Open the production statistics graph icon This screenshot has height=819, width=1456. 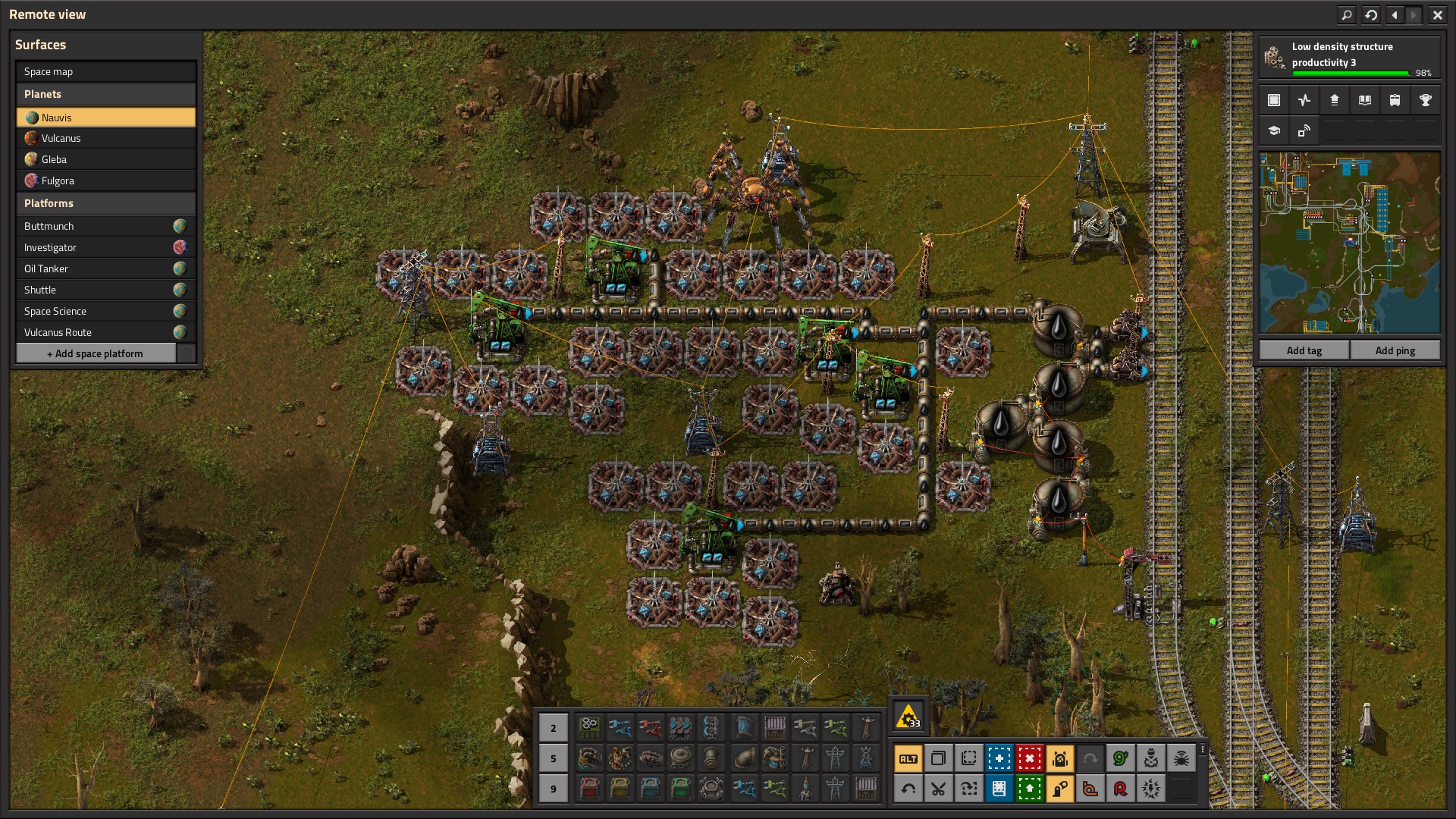1304,100
